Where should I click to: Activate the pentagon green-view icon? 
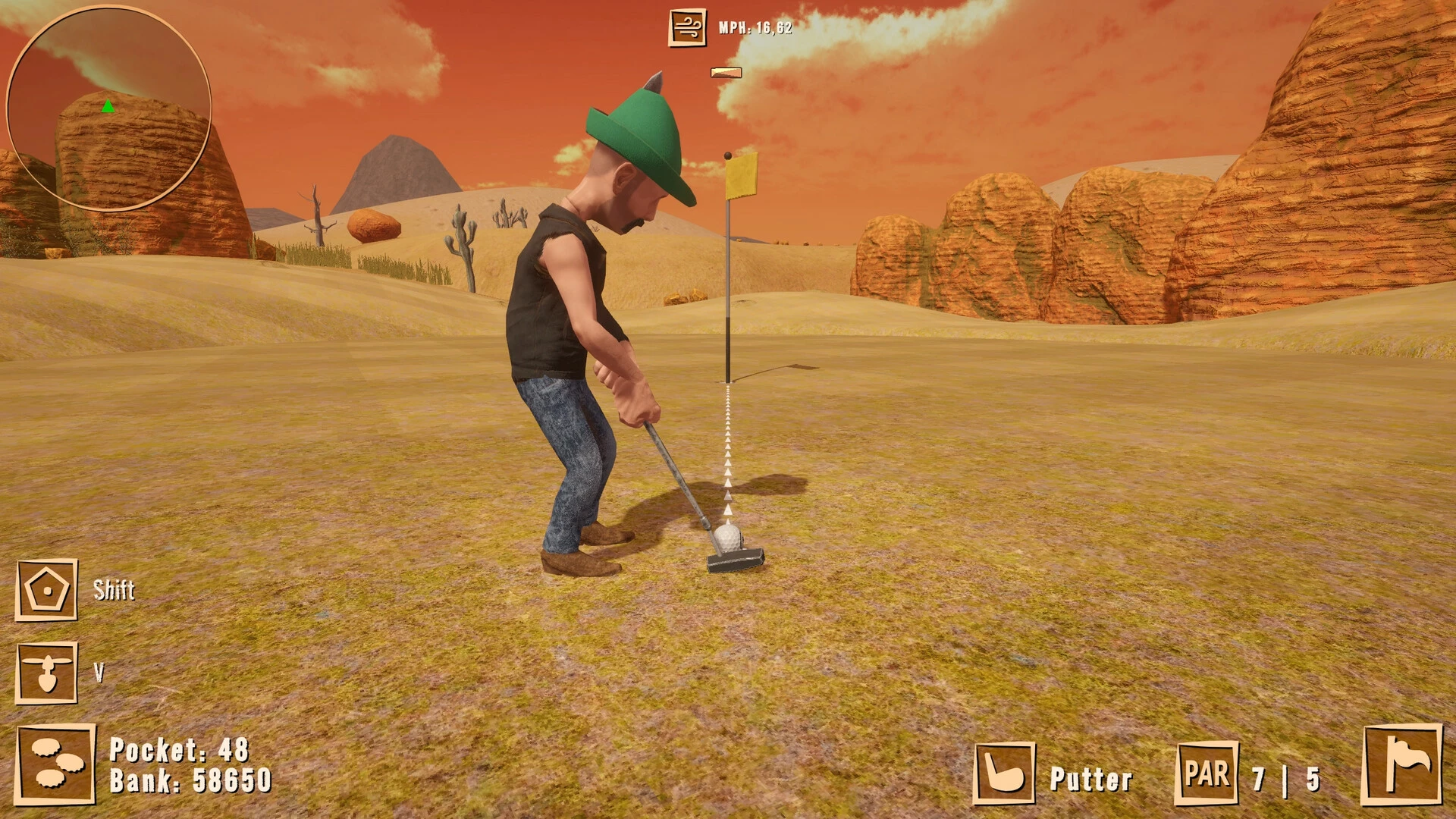[x=46, y=590]
